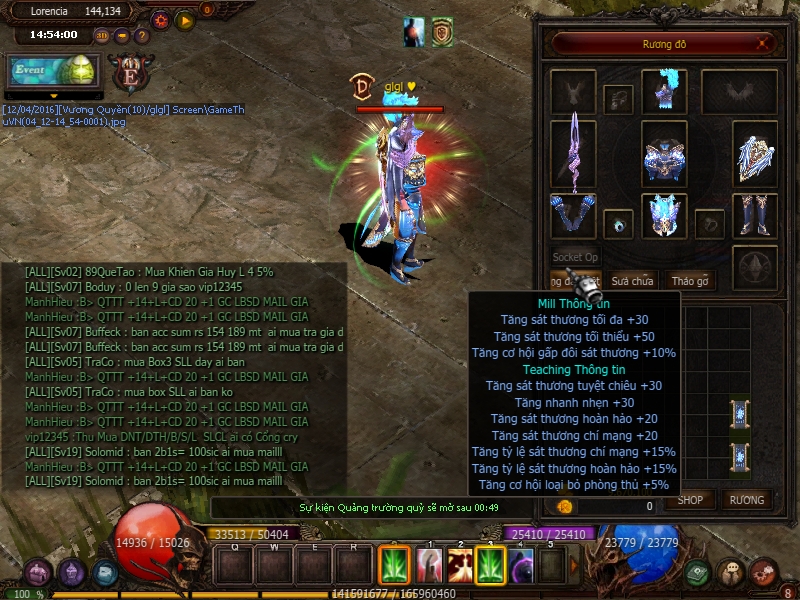
Task: Open the RƯƠNG storage button
Action: (x=746, y=500)
